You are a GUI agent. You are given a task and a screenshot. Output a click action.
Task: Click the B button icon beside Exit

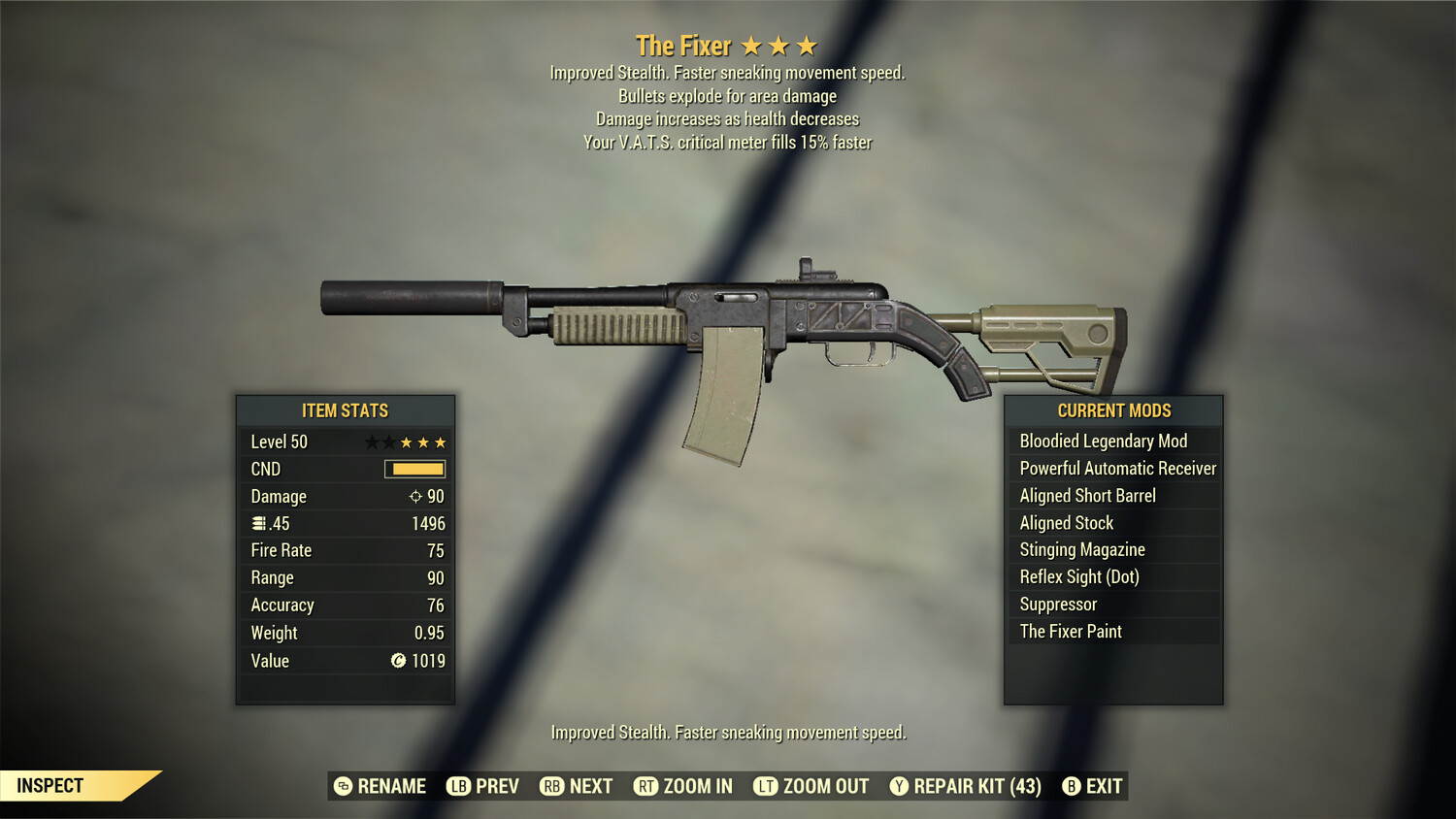click(1071, 786)
